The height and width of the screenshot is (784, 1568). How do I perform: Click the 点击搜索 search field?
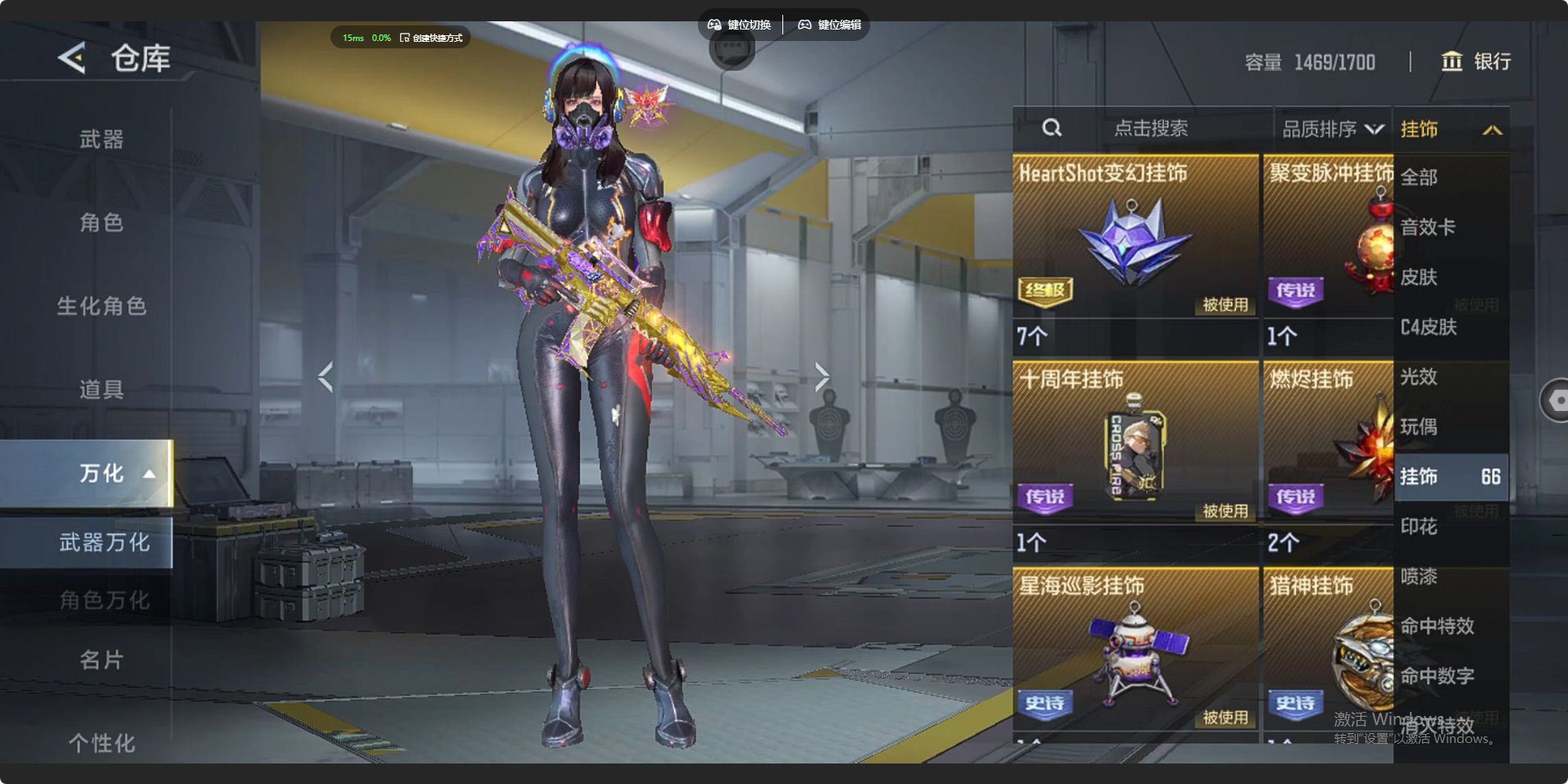[1150, 129]
